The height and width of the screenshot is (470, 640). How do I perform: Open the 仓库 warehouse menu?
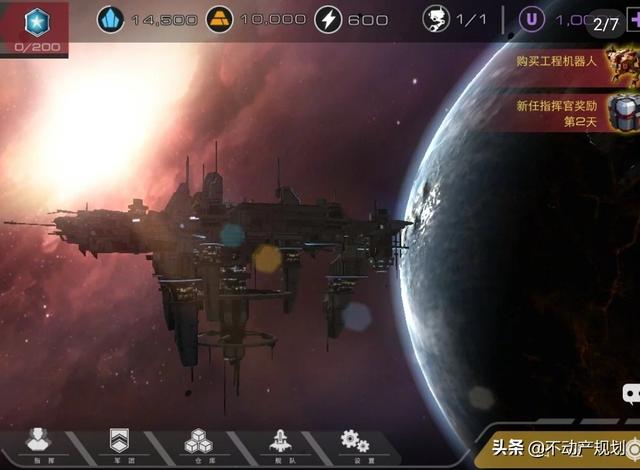click(x=197, y=443)
